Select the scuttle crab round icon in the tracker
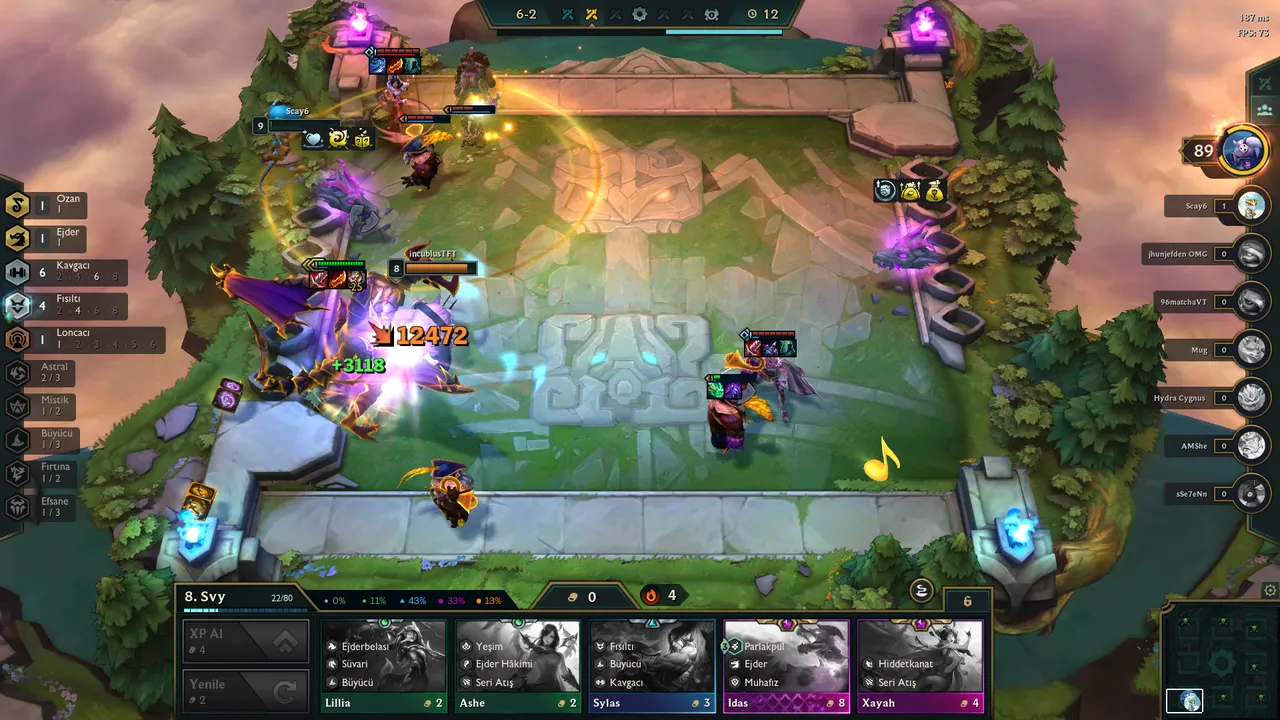Screen dimensions: 1280x720 click(712, 15)
